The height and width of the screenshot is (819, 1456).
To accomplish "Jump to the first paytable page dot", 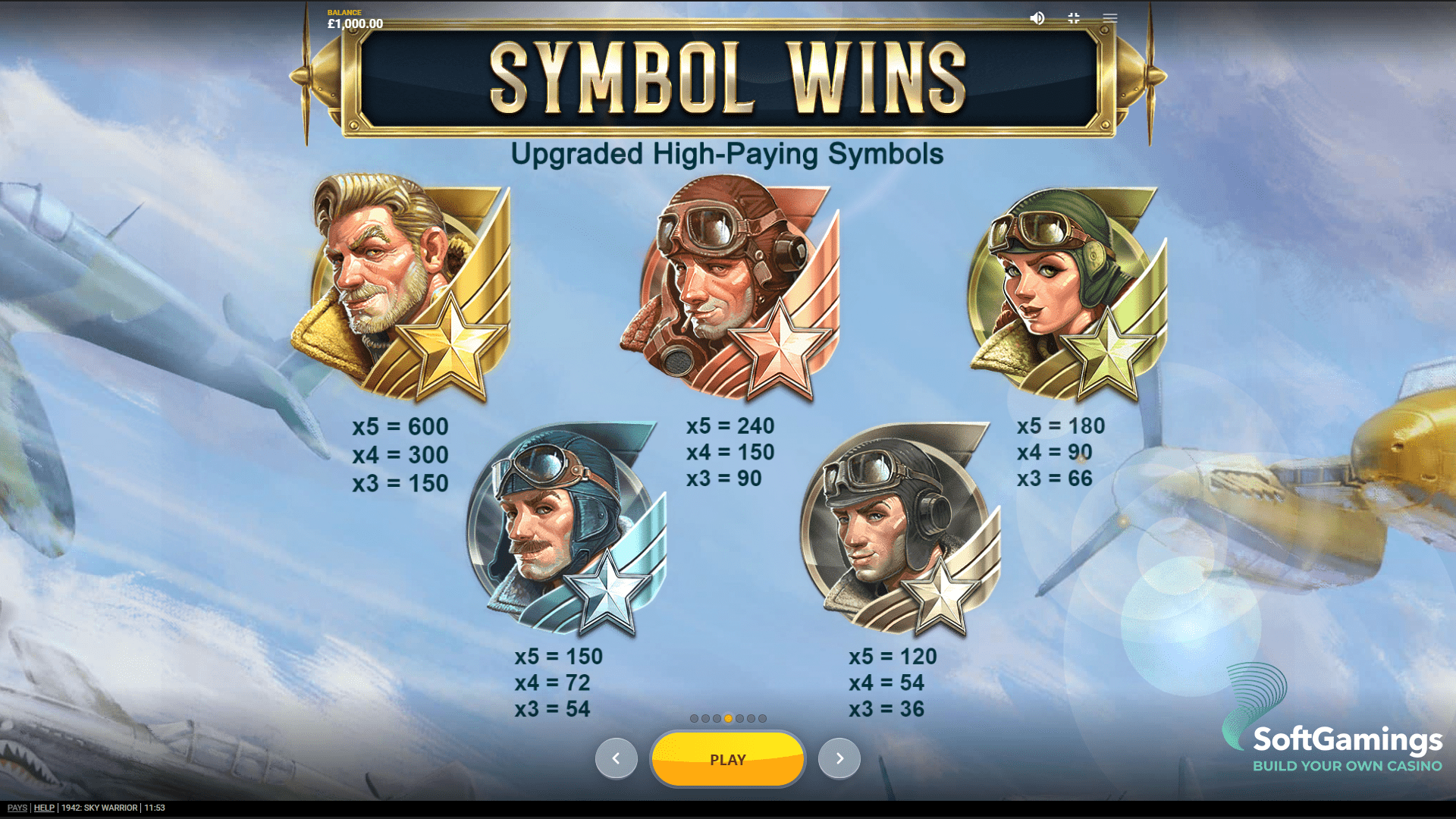I will point(694,718).
